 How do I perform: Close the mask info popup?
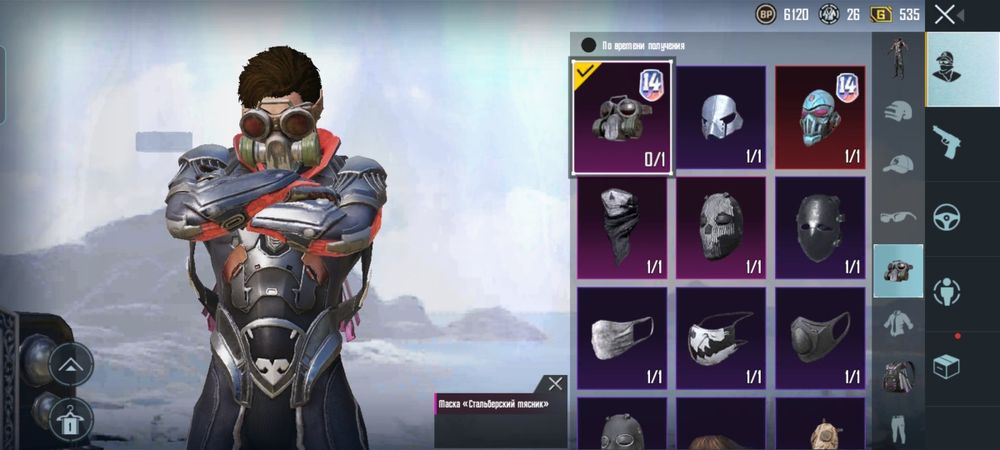[555, 383]
